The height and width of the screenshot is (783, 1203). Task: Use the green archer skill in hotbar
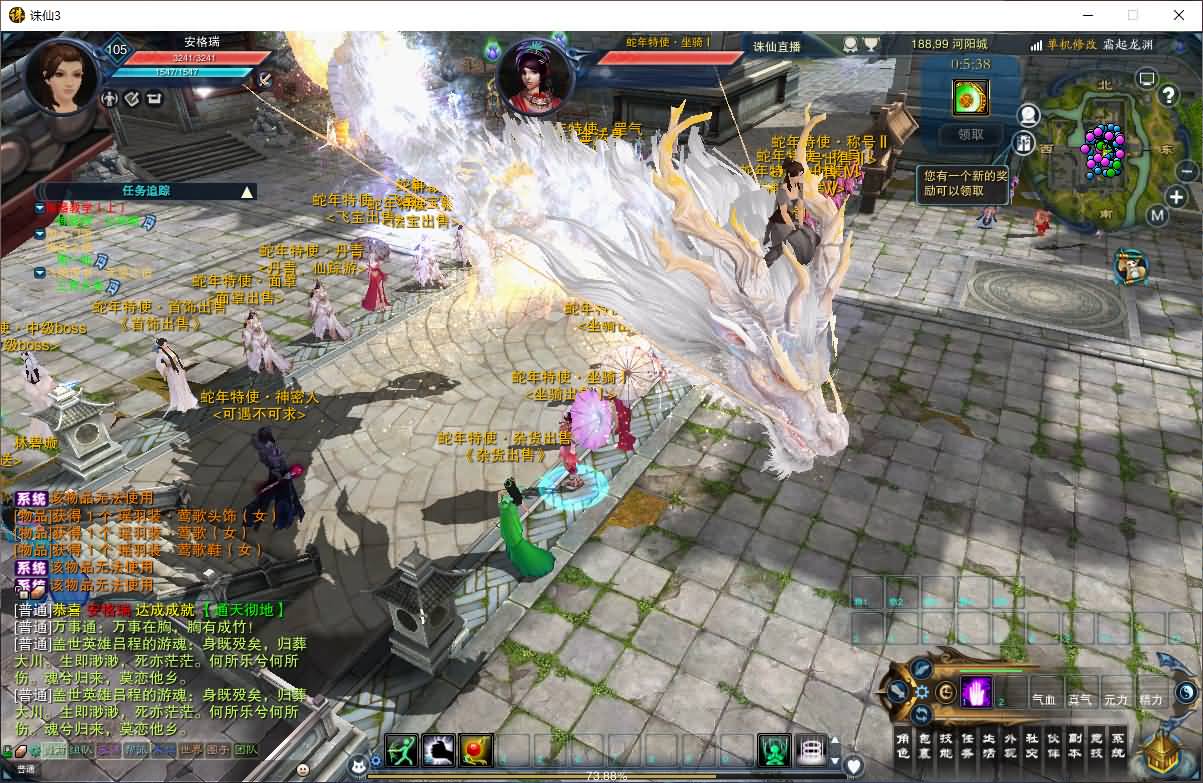coord(402,750)
